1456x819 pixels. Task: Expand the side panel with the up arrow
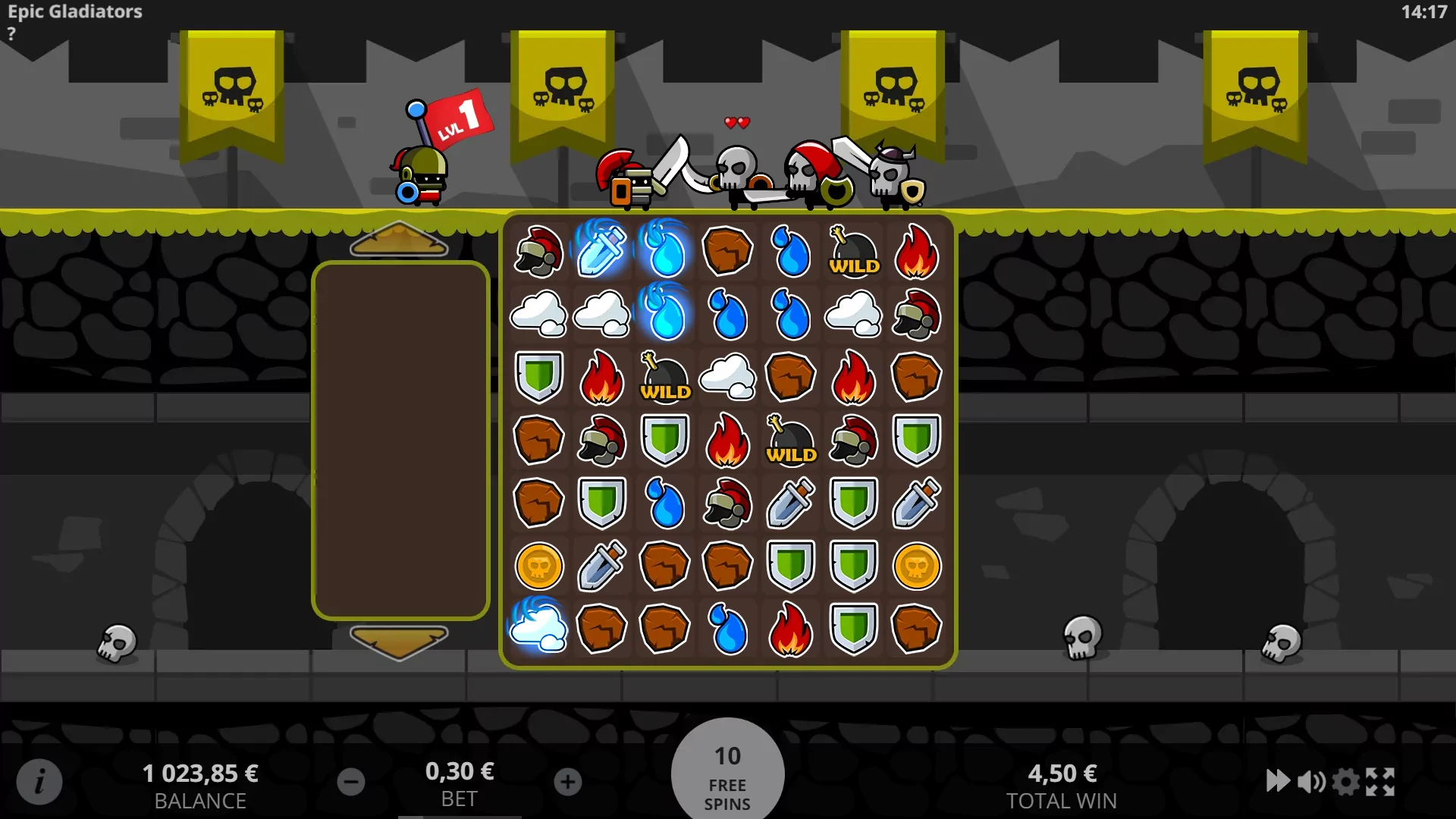click(400, 241)
